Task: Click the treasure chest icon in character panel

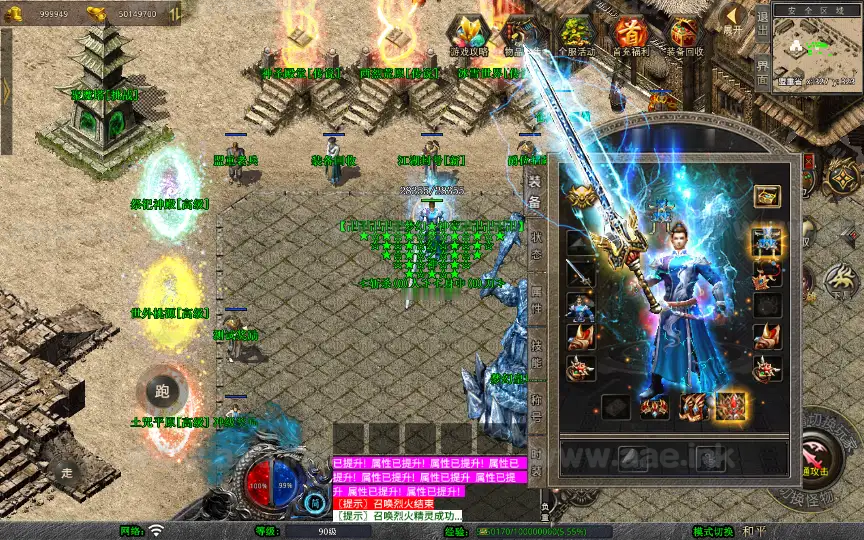Action: (x=767, y=195)
